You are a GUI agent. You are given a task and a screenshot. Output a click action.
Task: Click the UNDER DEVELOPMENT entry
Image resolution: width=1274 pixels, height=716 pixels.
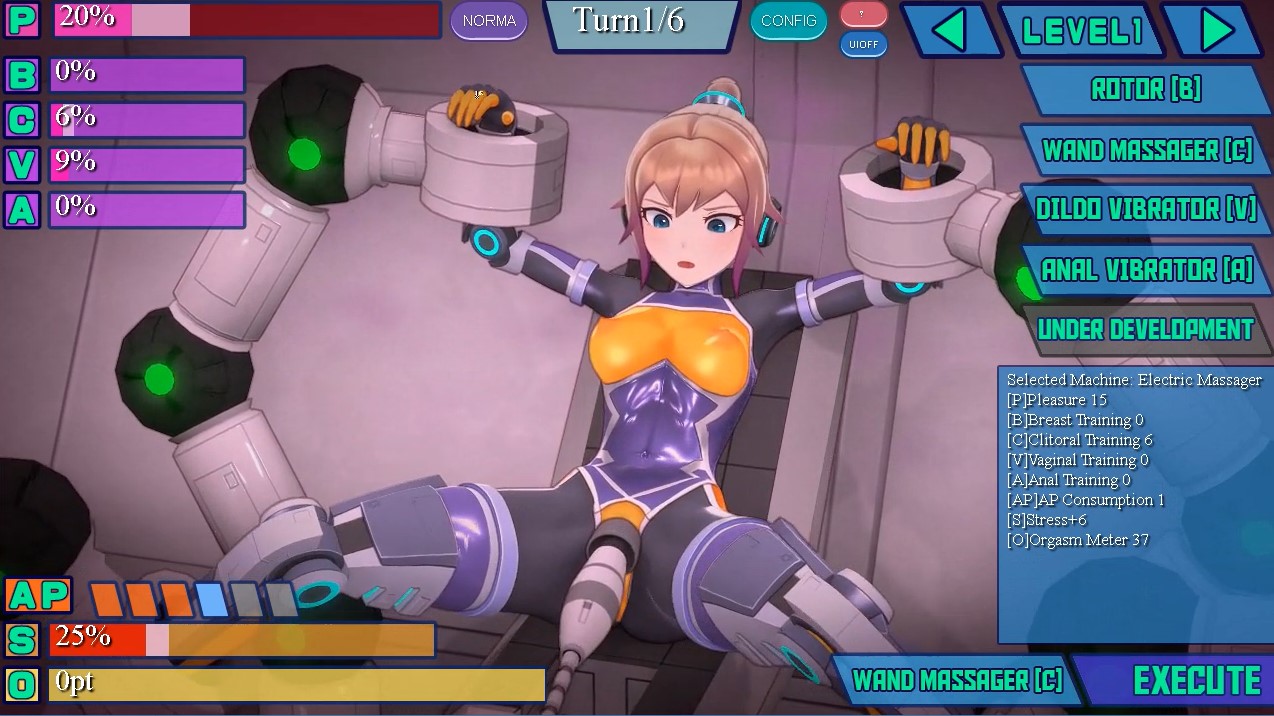1145,330
